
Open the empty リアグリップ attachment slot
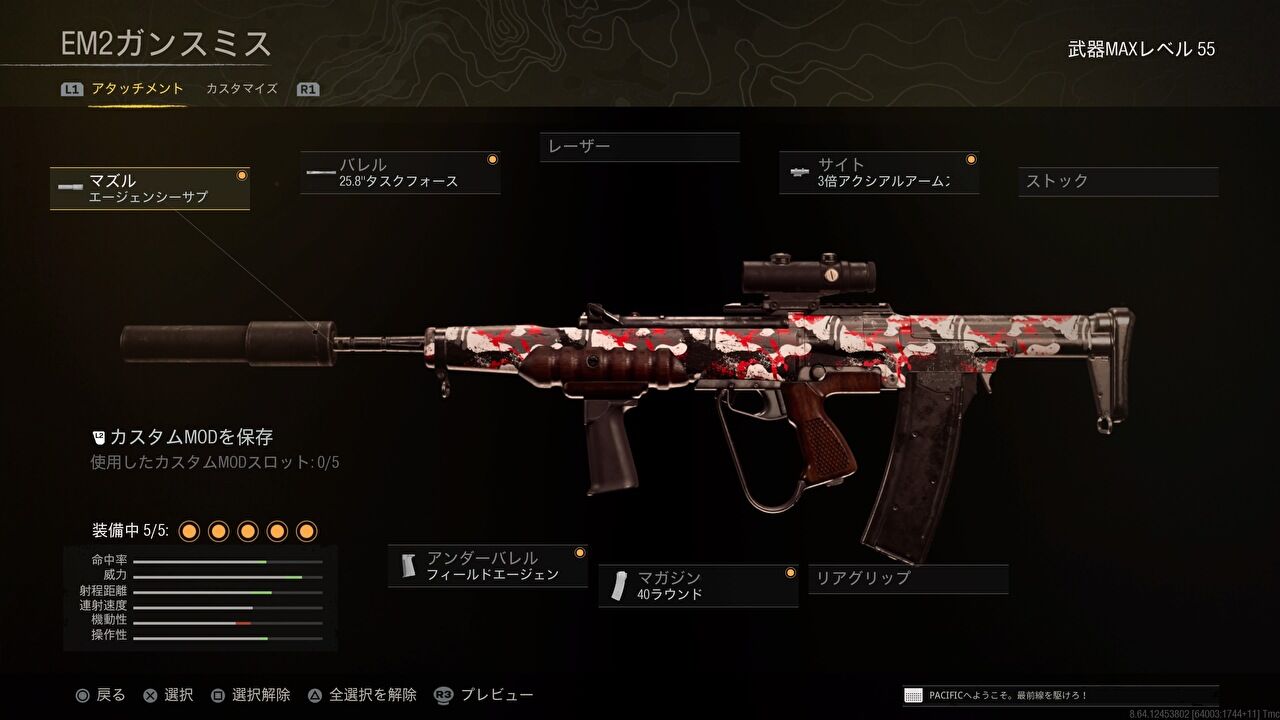[x=910, y=579]
